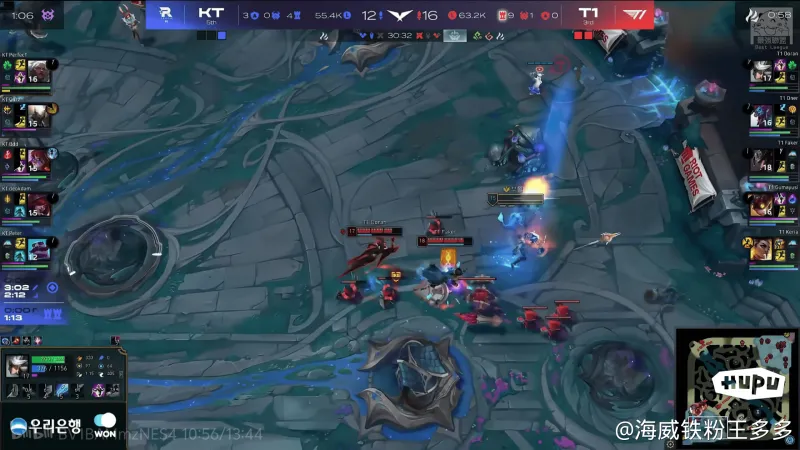
Task: Click the Woori Bank WON sponsor banner
Action: point(63,424)
